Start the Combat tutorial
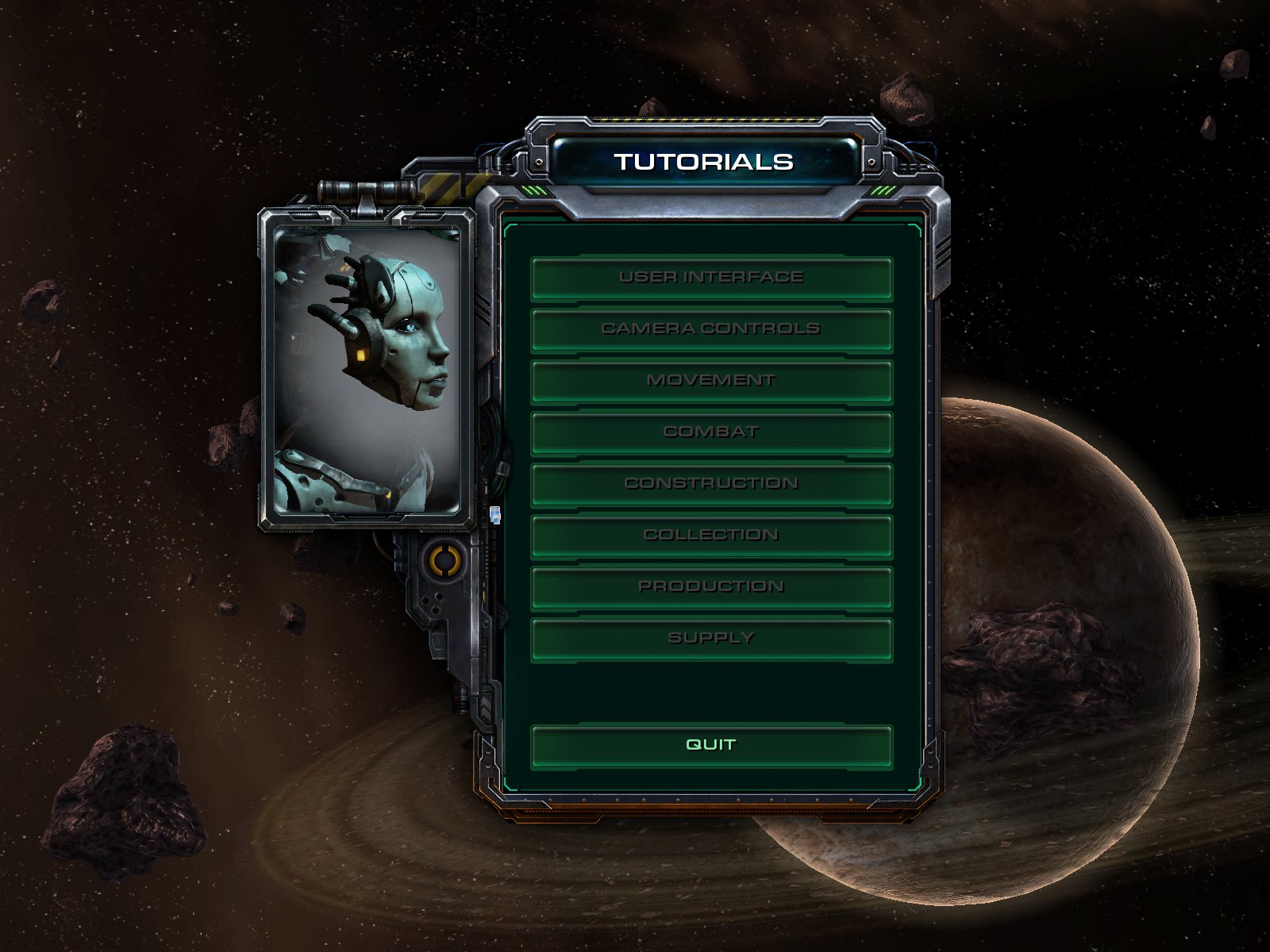 [711, 432]
